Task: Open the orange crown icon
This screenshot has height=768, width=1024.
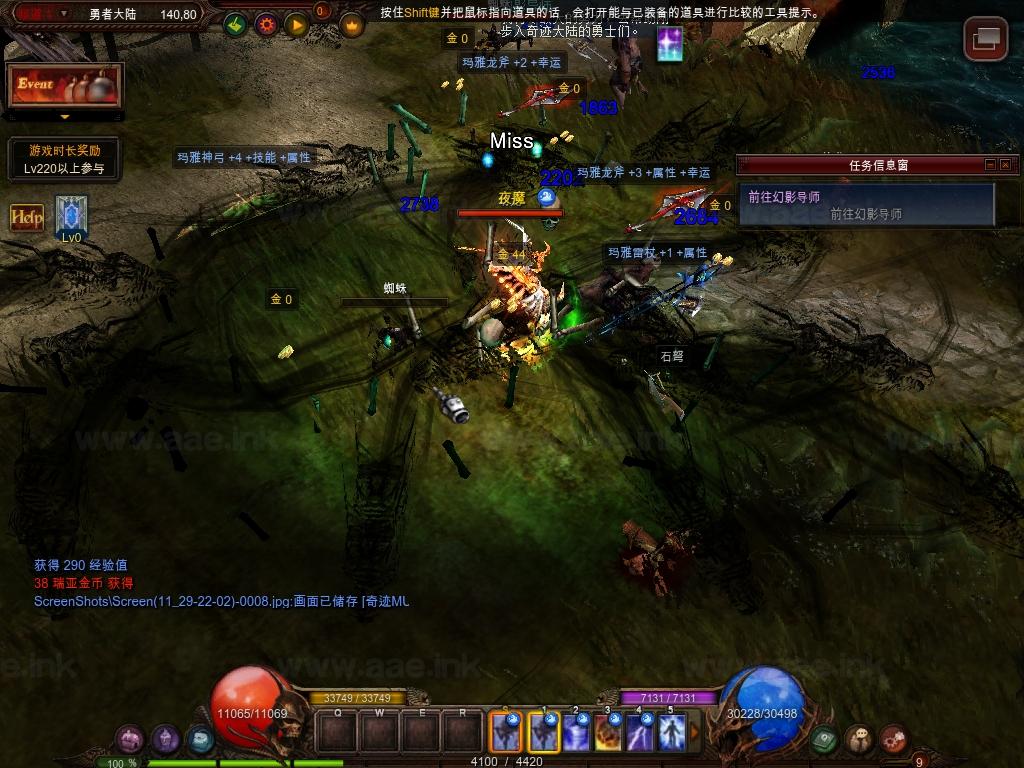Action: (352, 25)
